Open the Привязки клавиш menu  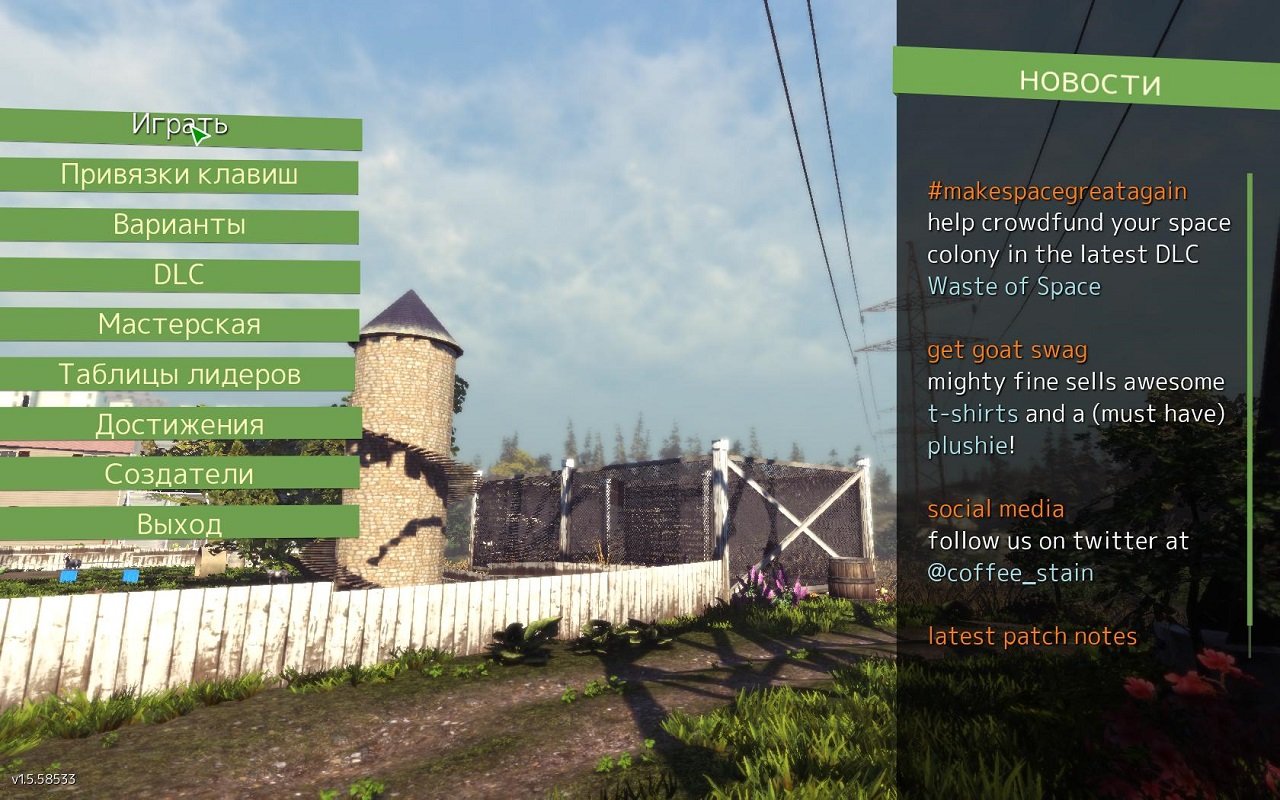tap(180, 176)
